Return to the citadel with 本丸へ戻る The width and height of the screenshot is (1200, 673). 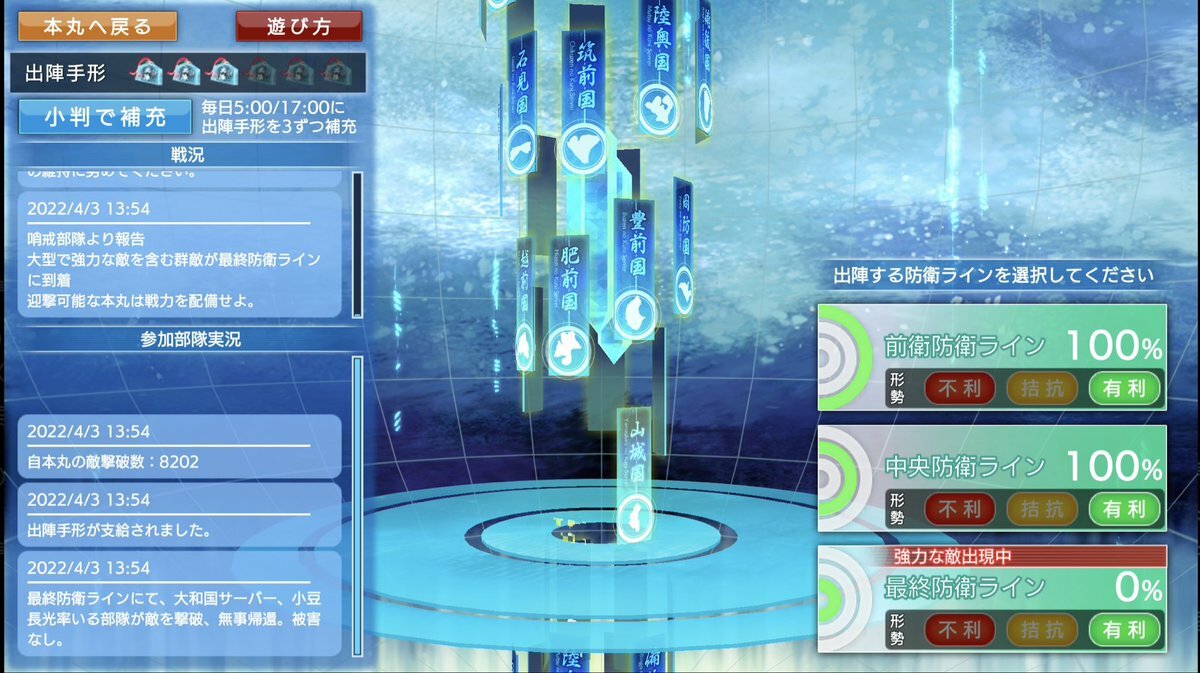coord(97,26)
